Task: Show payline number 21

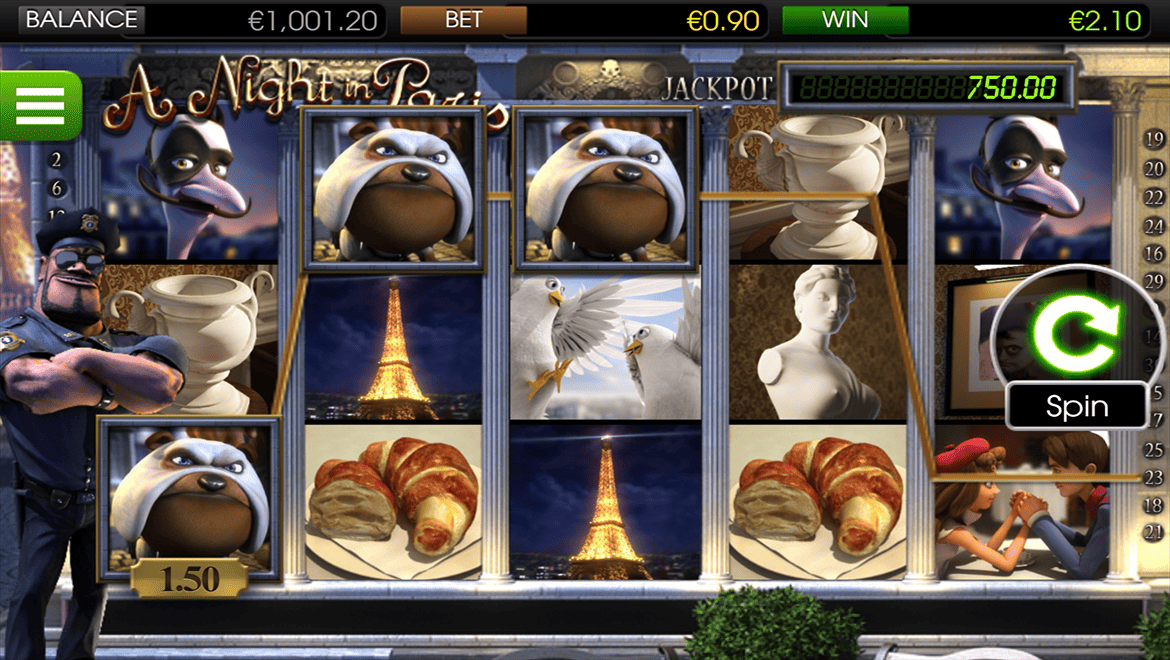Action: pos(1154,532)
